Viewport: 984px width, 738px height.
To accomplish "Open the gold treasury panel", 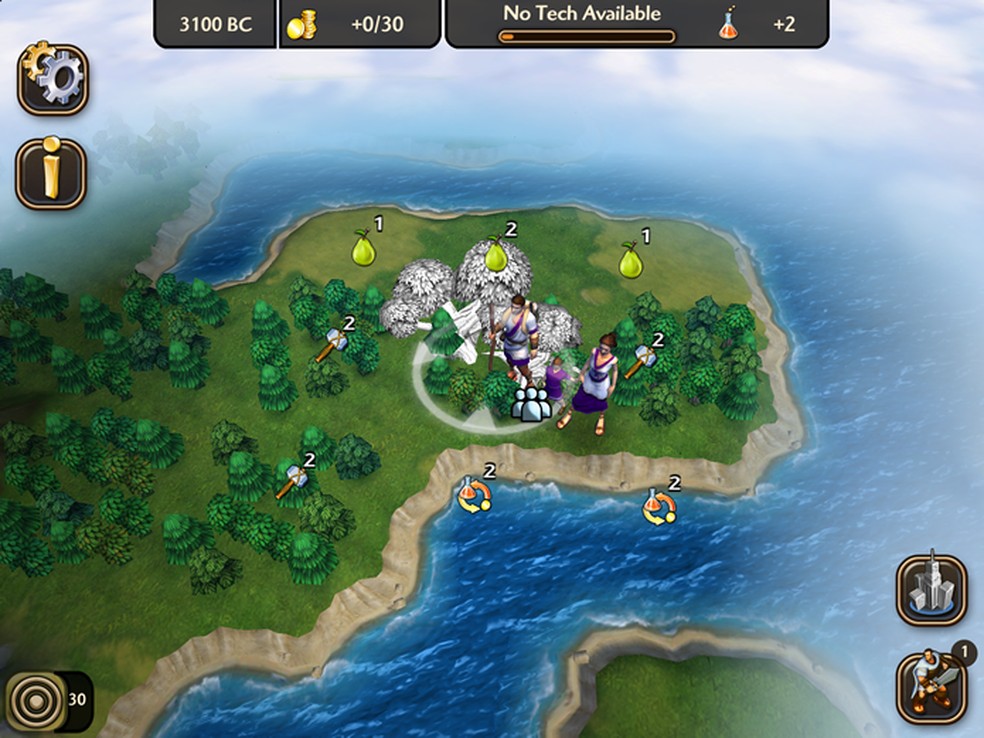I will (x=358, y=24).
